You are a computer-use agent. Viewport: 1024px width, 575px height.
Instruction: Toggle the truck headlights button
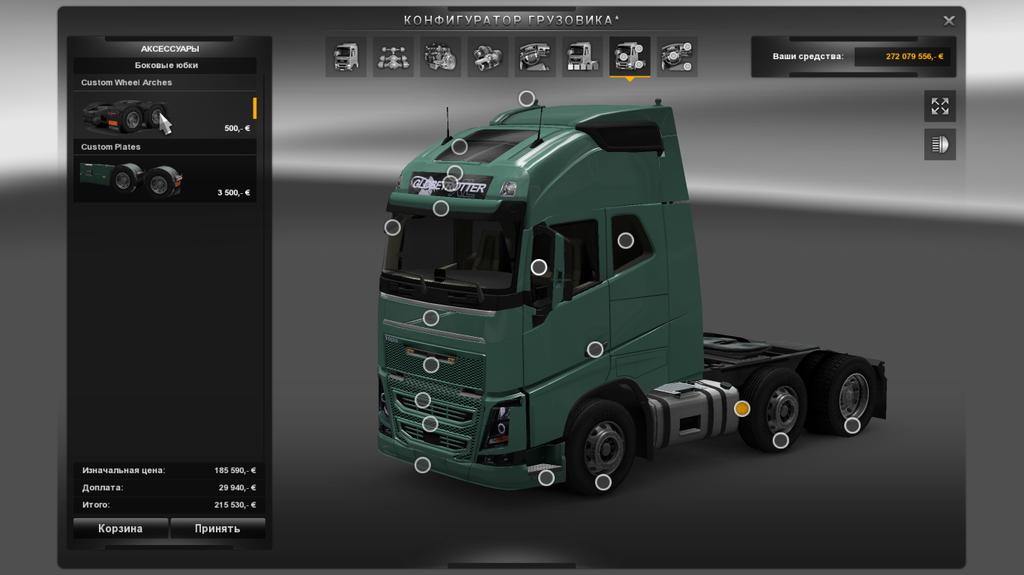(939, 144)
